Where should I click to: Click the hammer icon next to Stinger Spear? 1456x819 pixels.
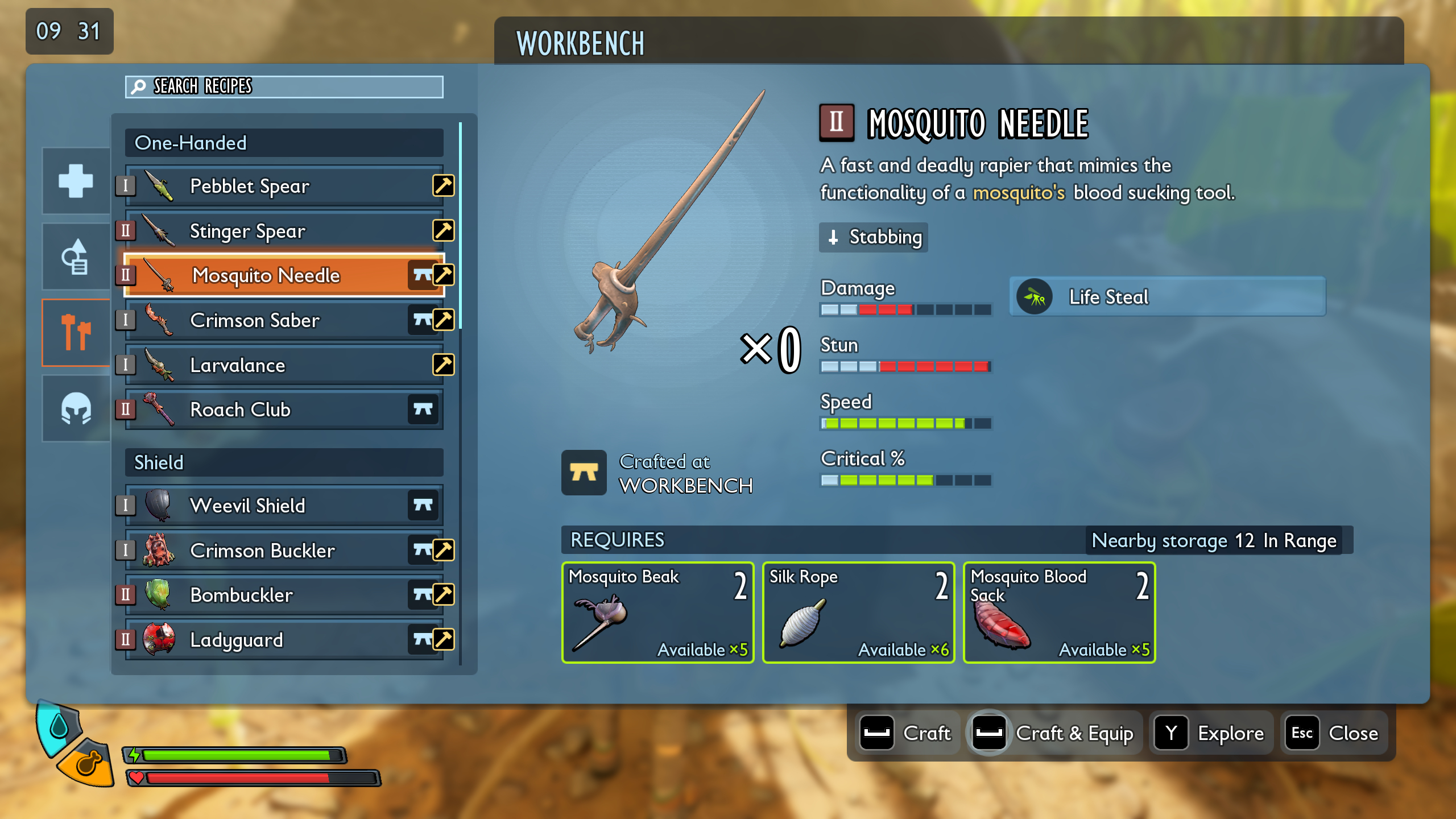443,231
